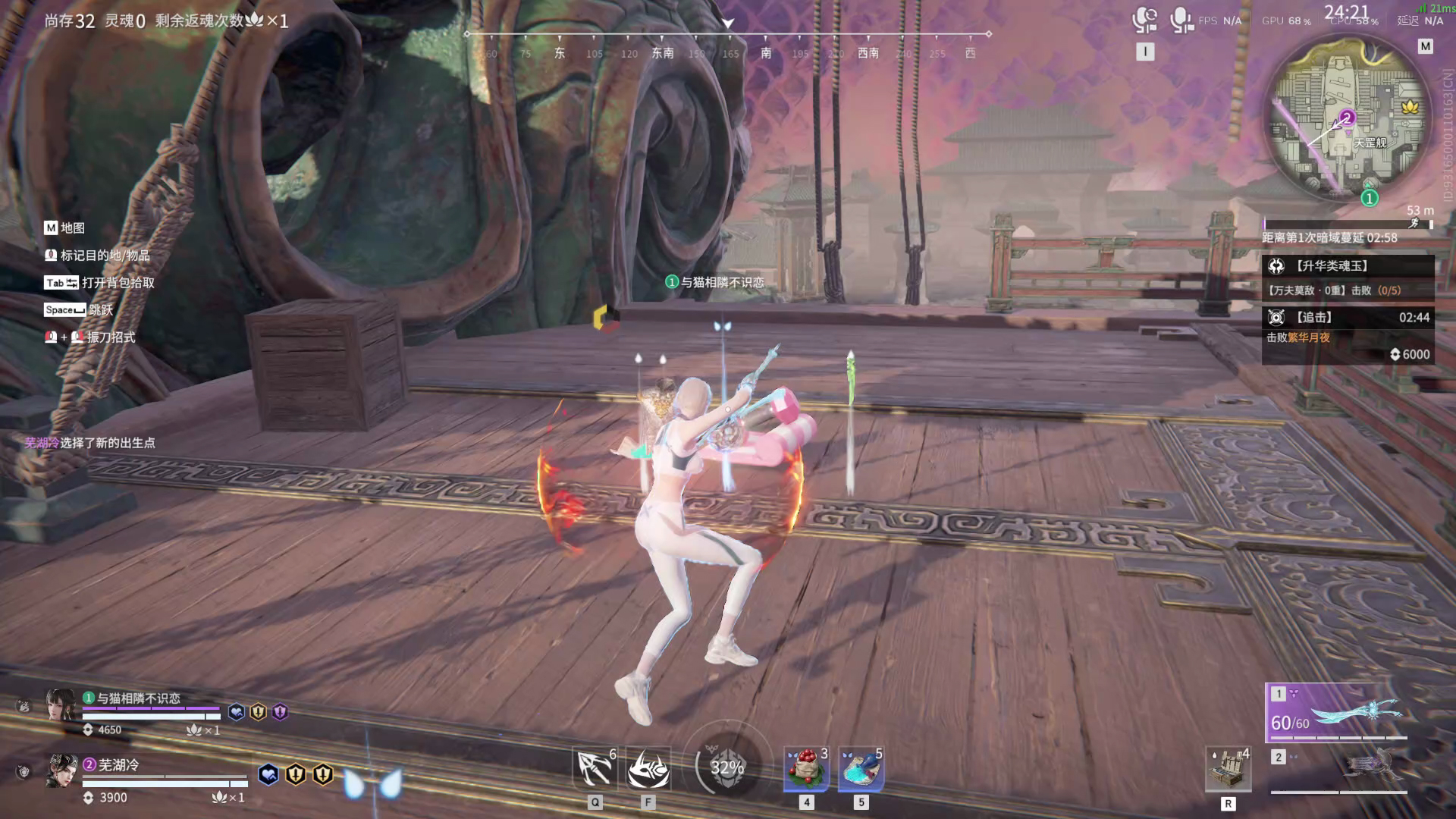This screenshot has height=819, width=1456.
Task: Toggle the microphone icon
Action: click(1181, 20)
